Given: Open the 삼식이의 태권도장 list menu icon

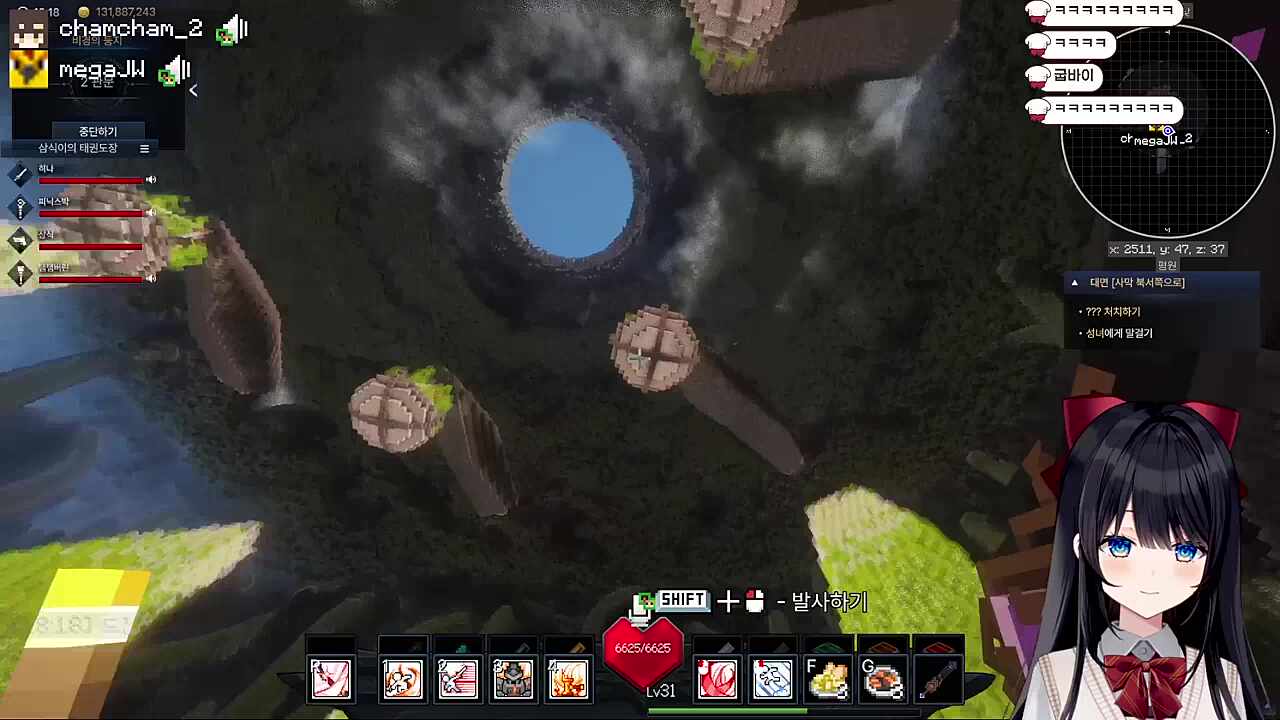Looking at the screenshot, I should click(x=144, y=149).
